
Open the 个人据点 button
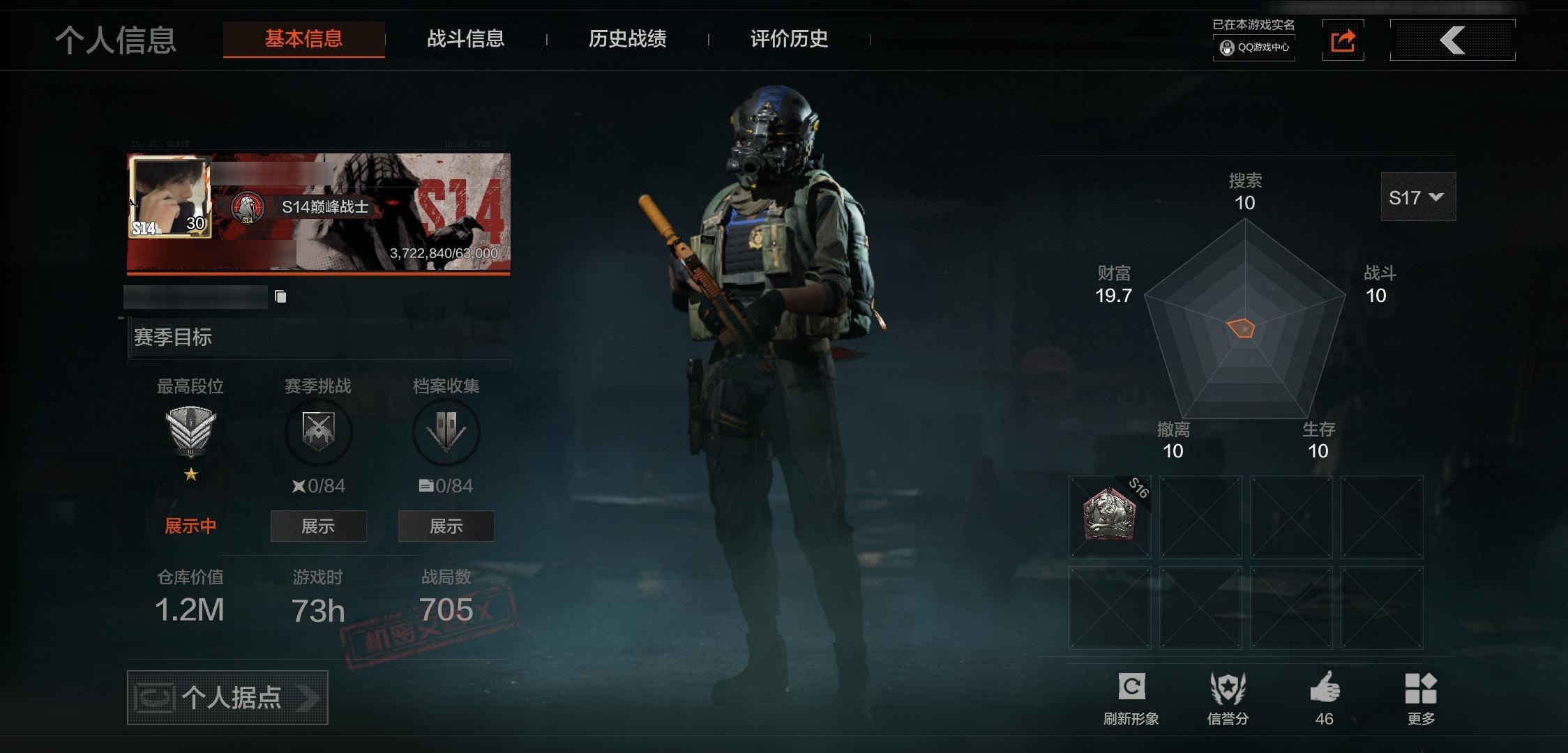(227, 697)
